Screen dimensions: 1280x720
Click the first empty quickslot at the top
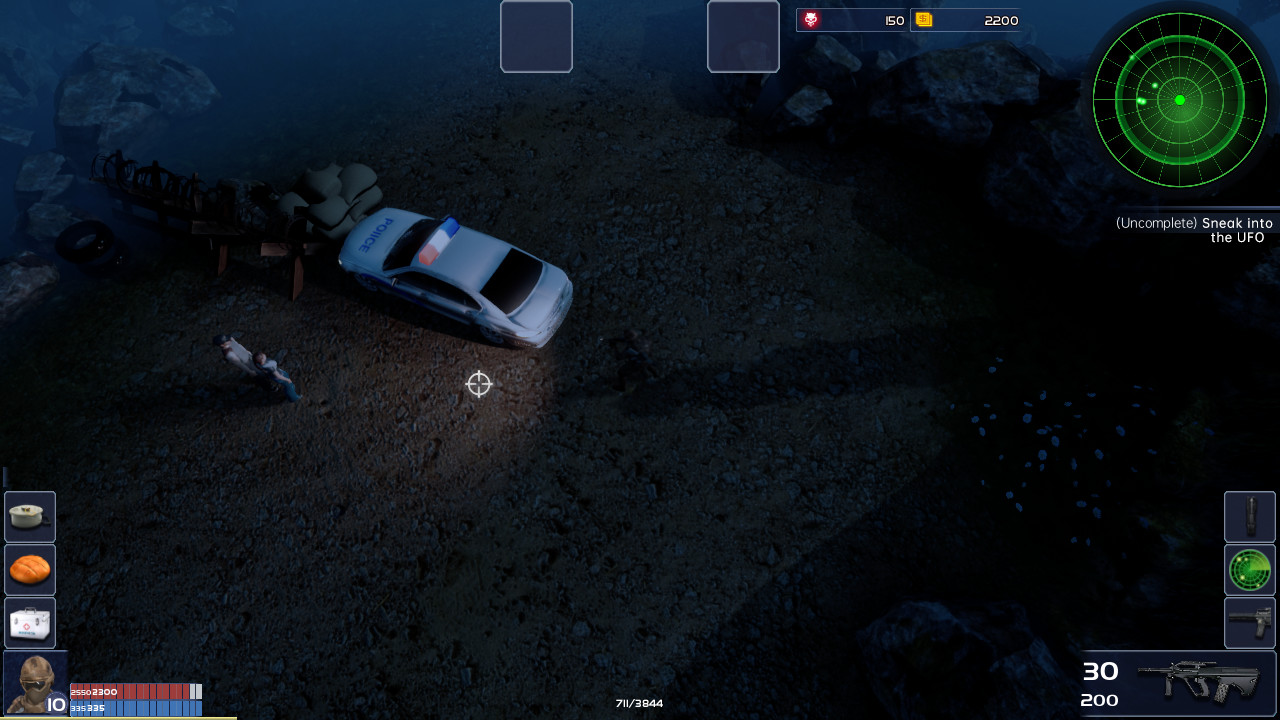click(x=536, y=37)
